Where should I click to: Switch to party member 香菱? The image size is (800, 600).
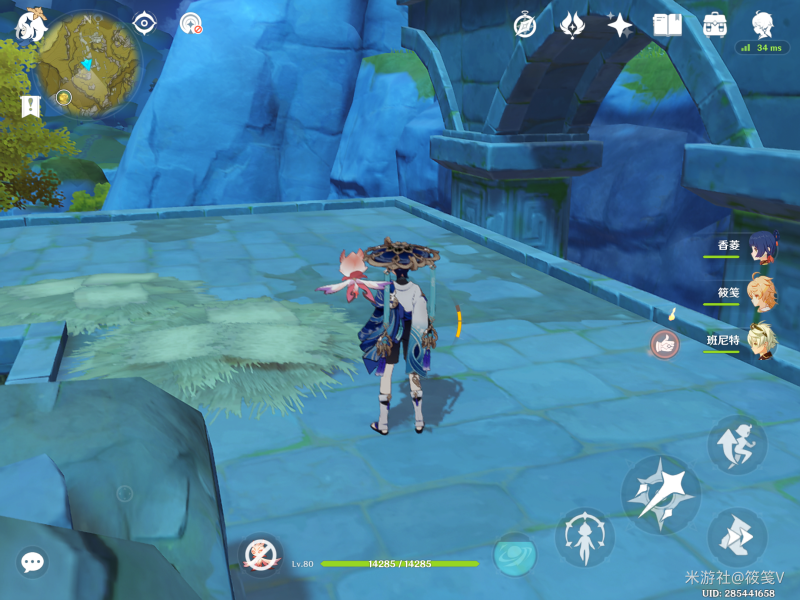tap(764, 247)
